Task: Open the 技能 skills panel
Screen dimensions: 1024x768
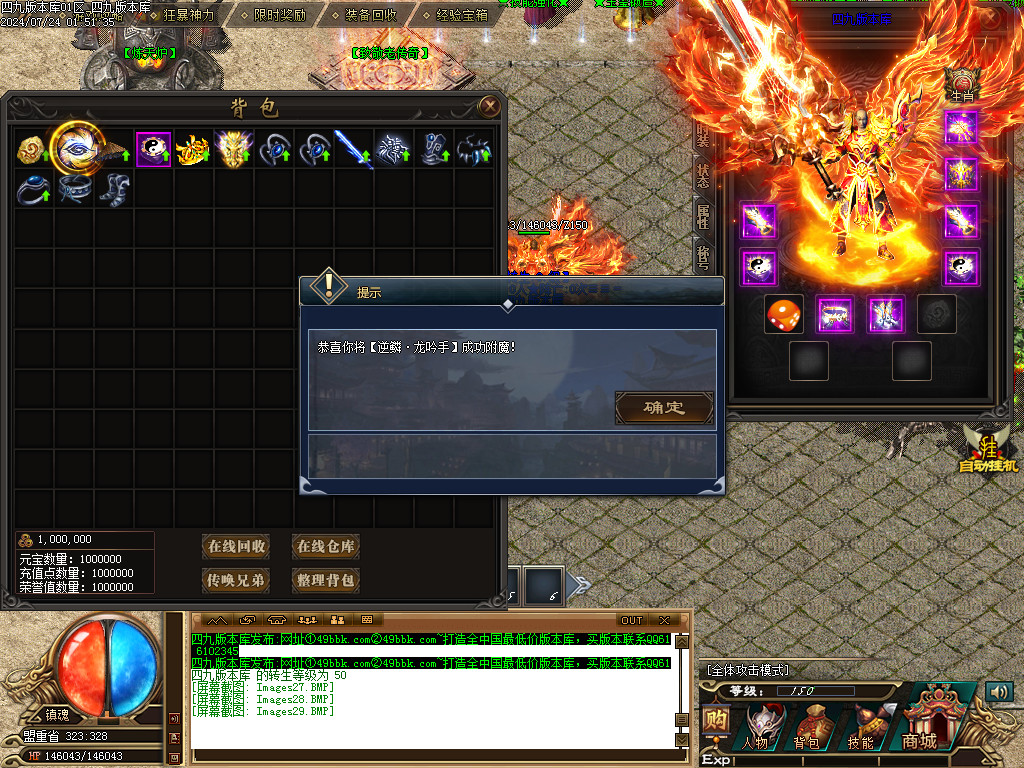Action: [x=861, y=726]
